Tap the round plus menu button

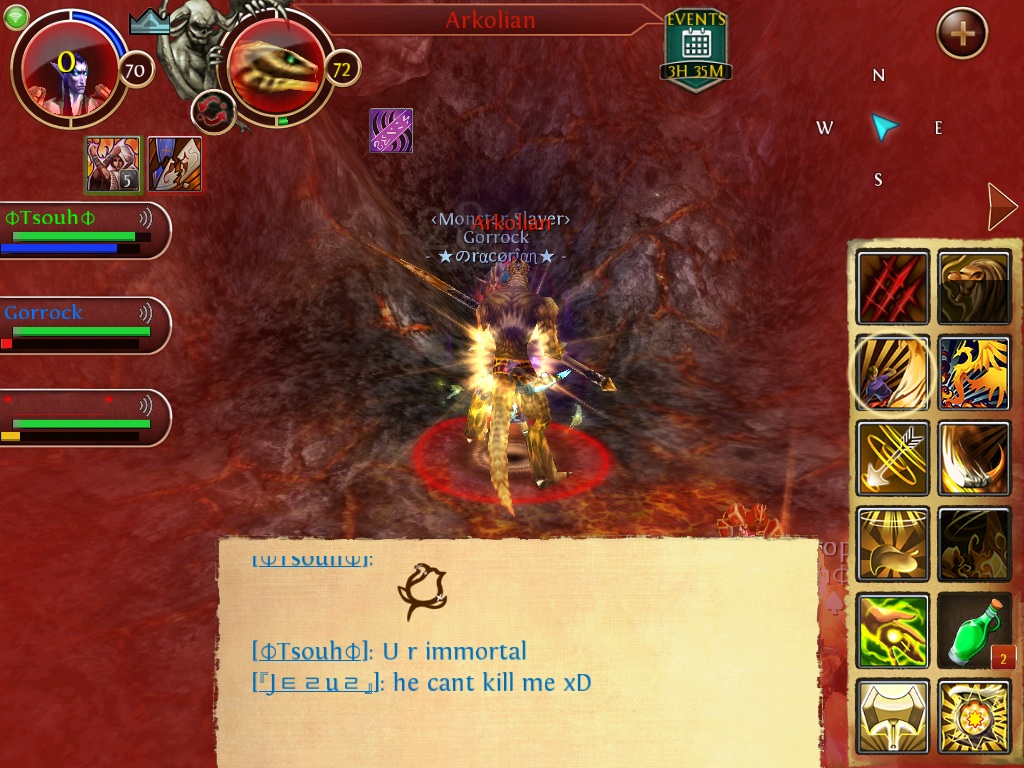[962, 35]
